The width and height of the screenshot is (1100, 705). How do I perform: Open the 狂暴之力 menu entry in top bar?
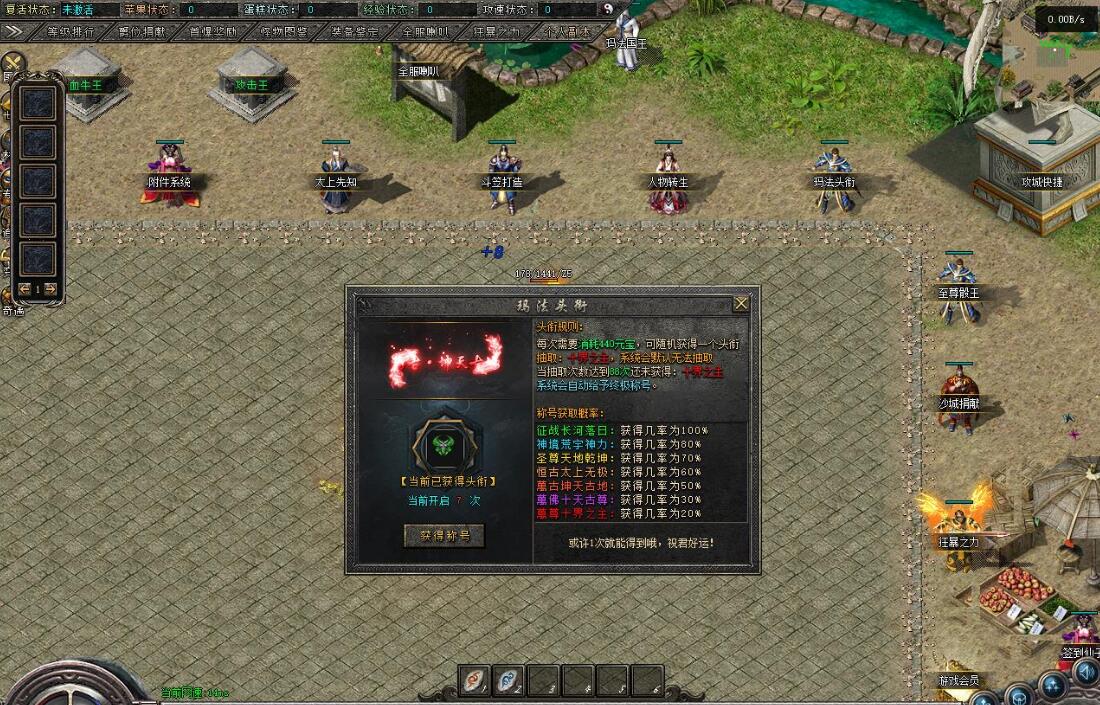[498, 31]
